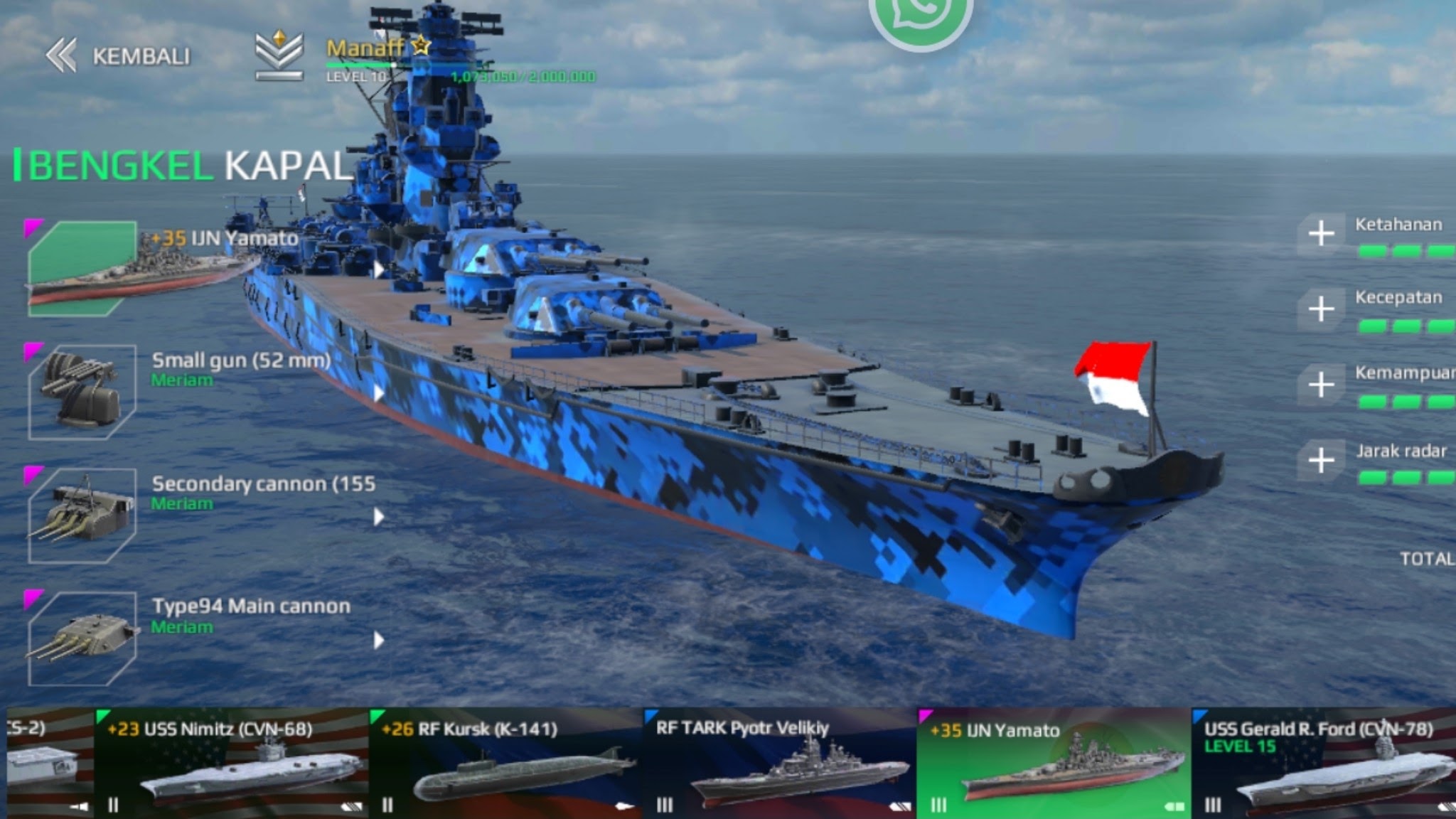Pick the RF Kursk (K-141) submarine card
The width and height of the screenshot is (1456, 819).
coord(506,764)
